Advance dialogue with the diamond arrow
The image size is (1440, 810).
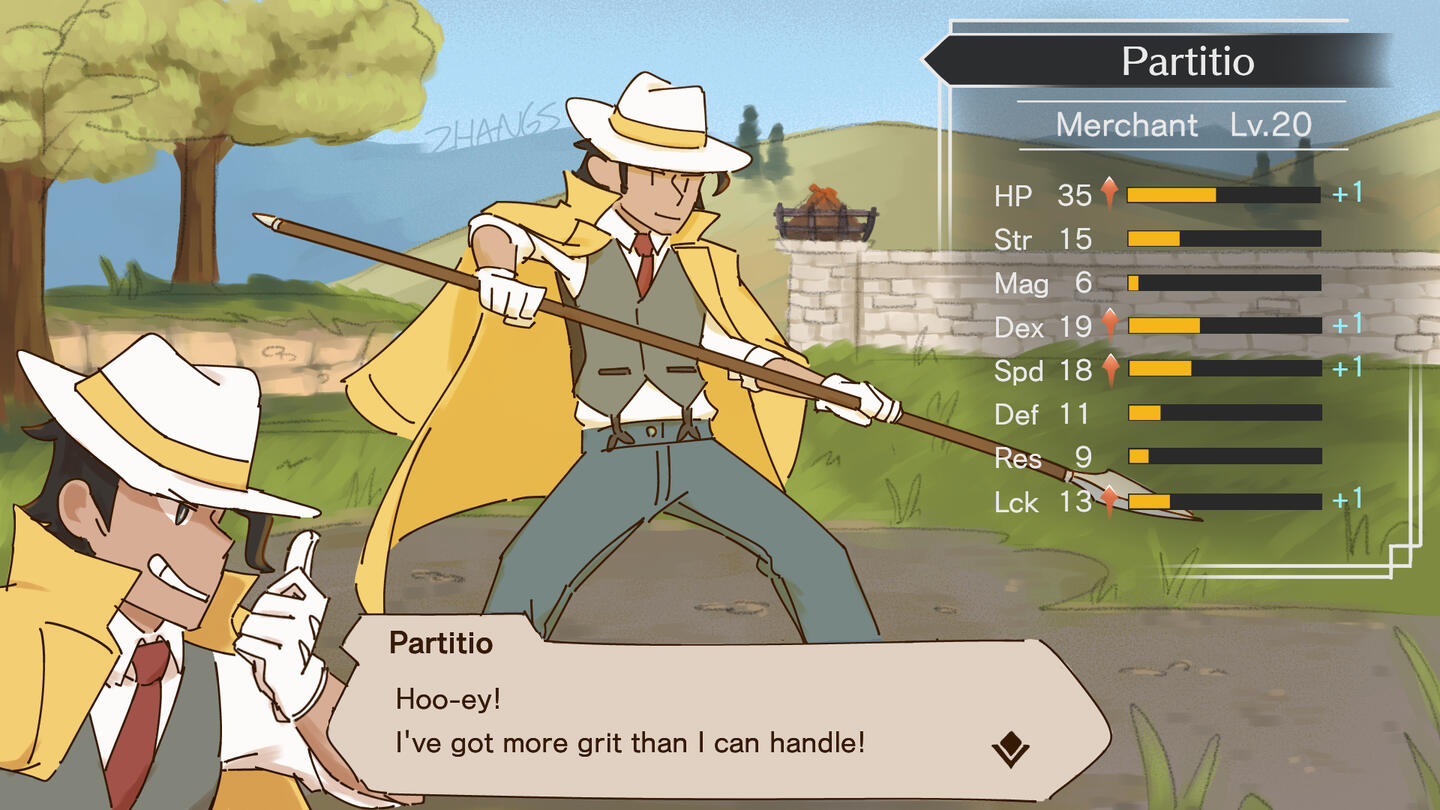1010,748
